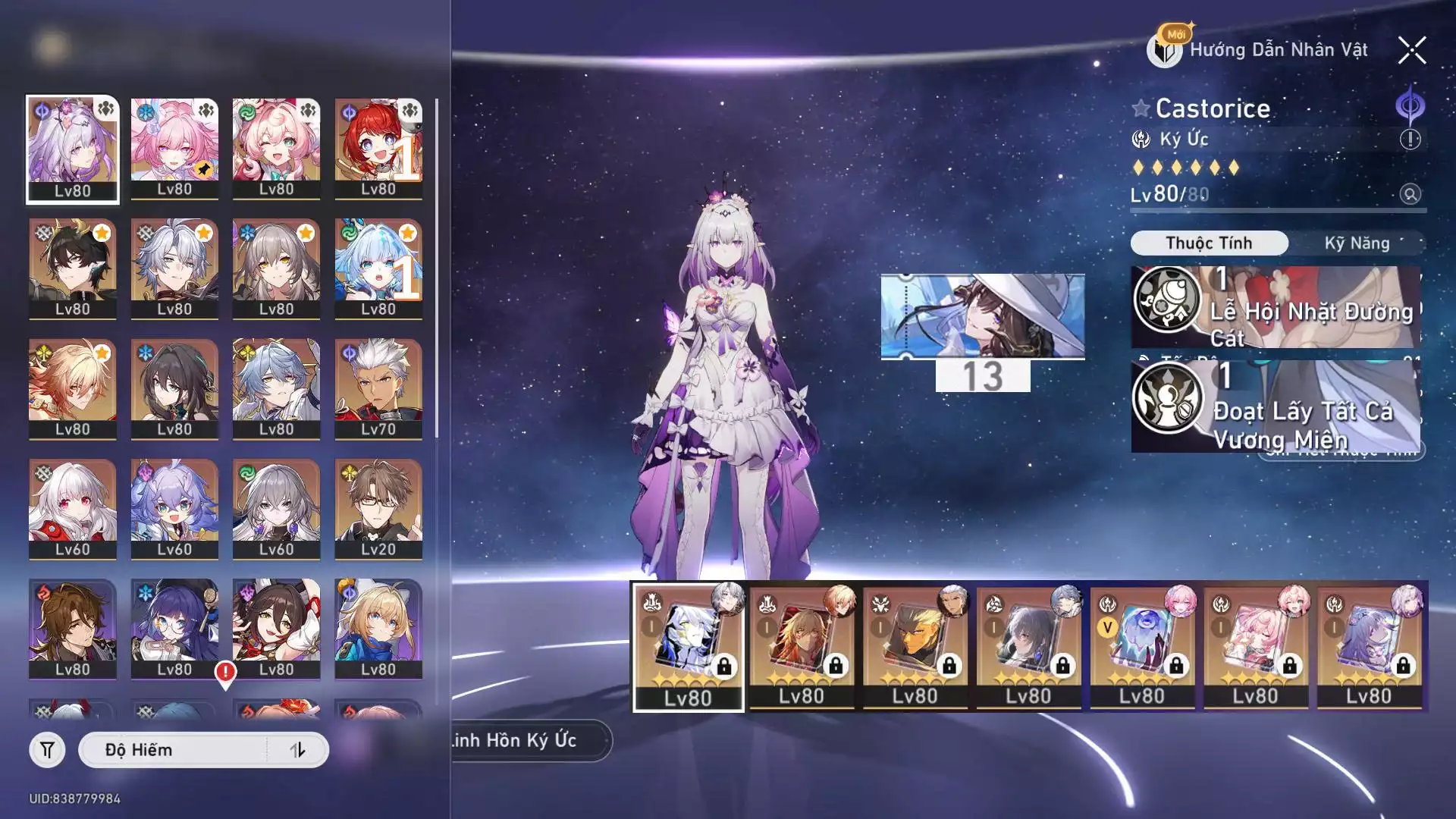The width and height of the screenshot is (1456, 819).
Task: Switch to the Kỹ Năng tab
Action: (x=1357, y=243)
